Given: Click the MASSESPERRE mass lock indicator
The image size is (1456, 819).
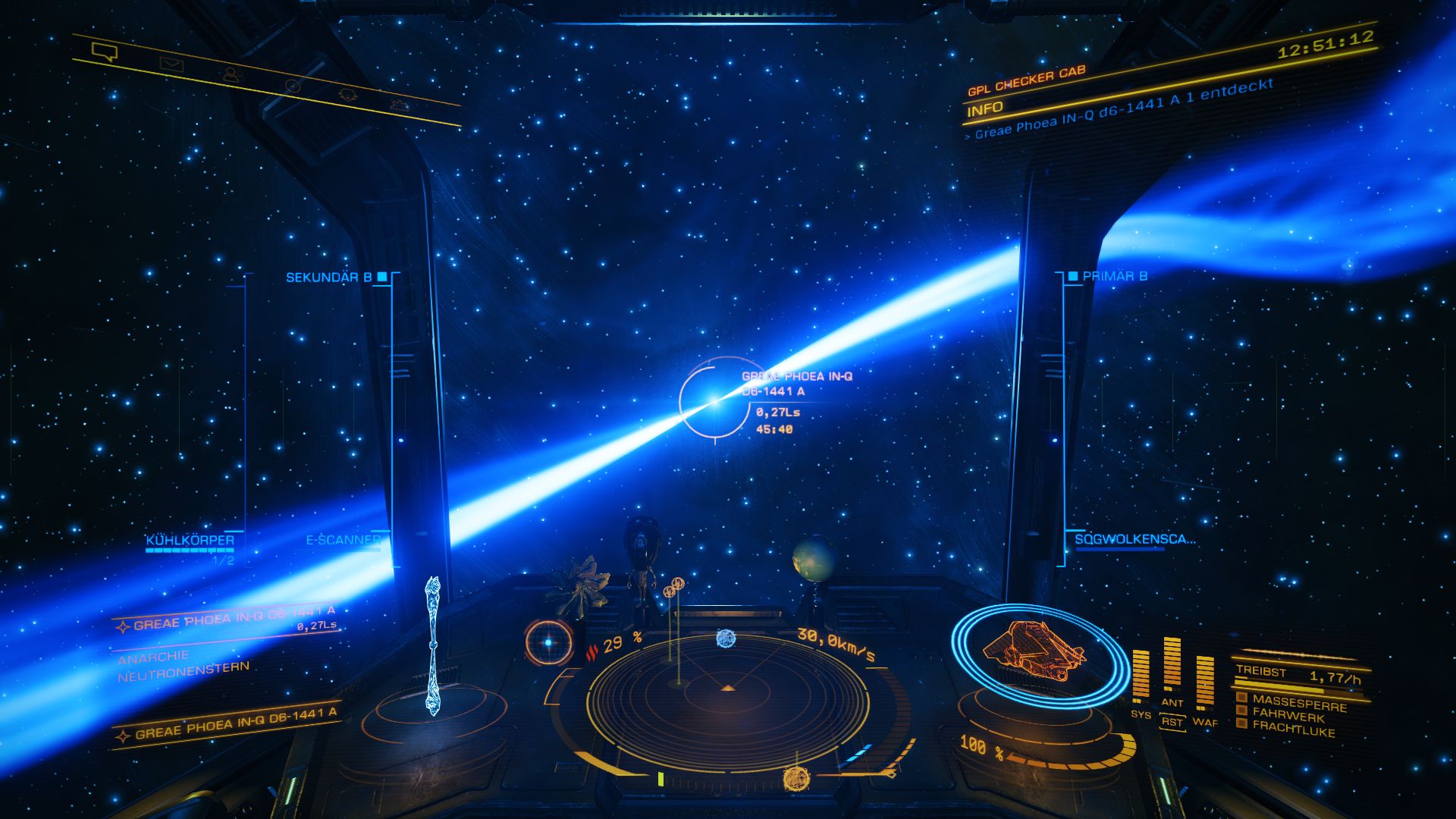Looking at the screenshot, I should pos(1298,702).
